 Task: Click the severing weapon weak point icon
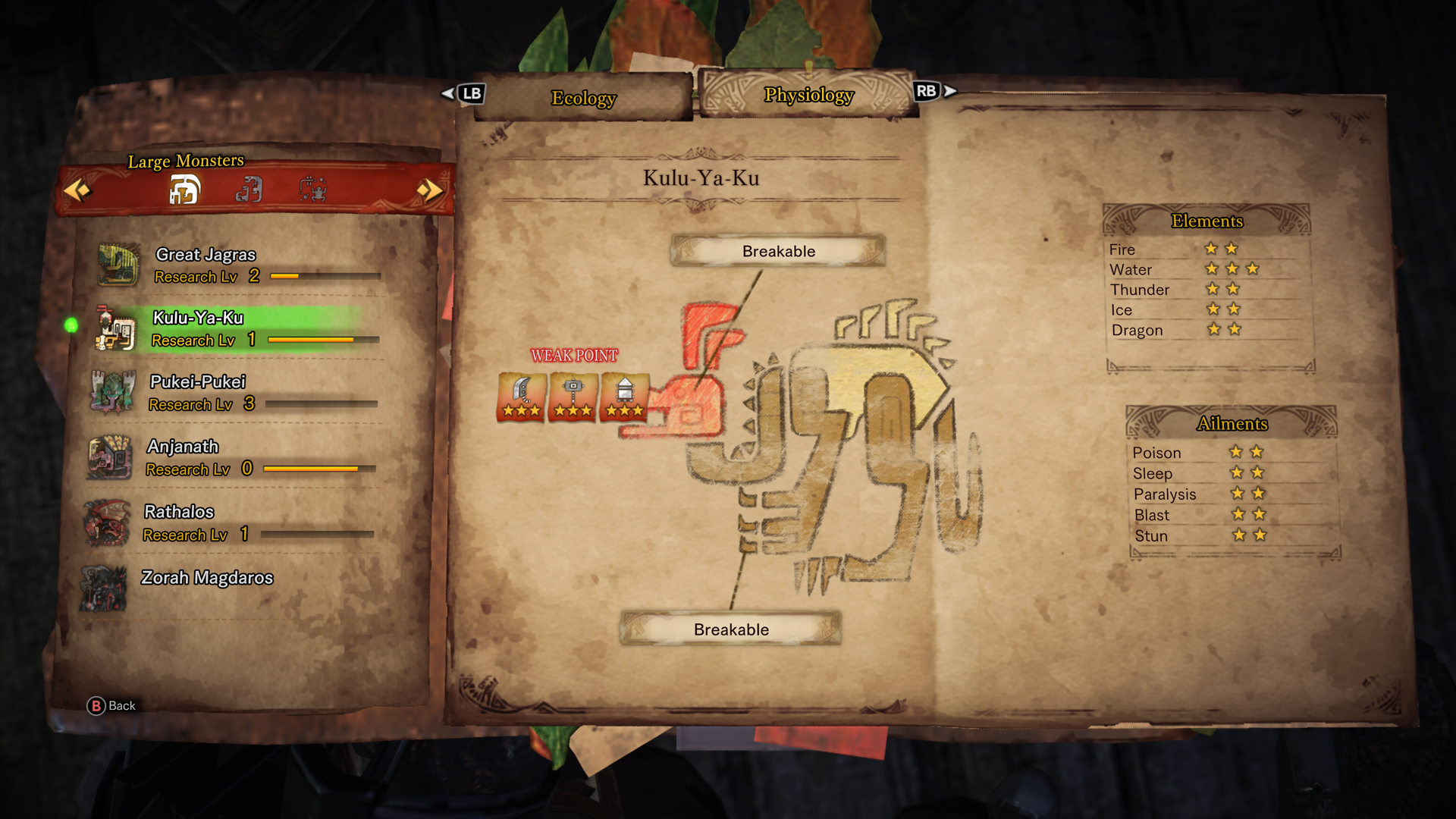pos(522,396)
